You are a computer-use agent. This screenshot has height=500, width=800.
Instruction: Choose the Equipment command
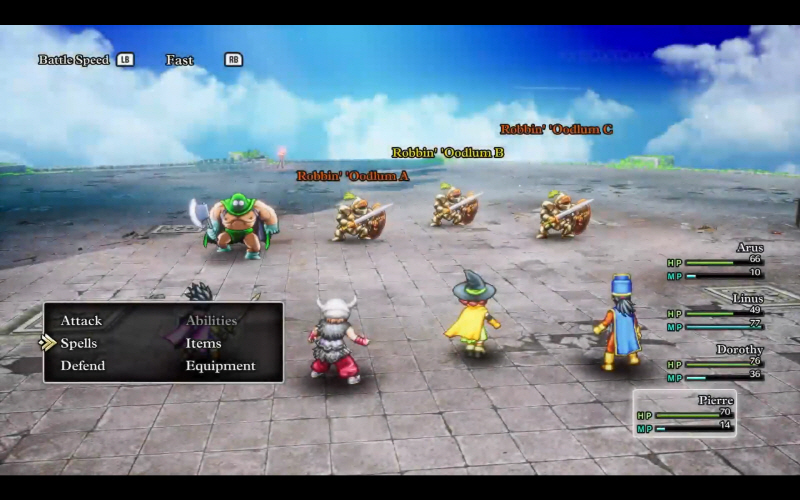coord(220,366)
